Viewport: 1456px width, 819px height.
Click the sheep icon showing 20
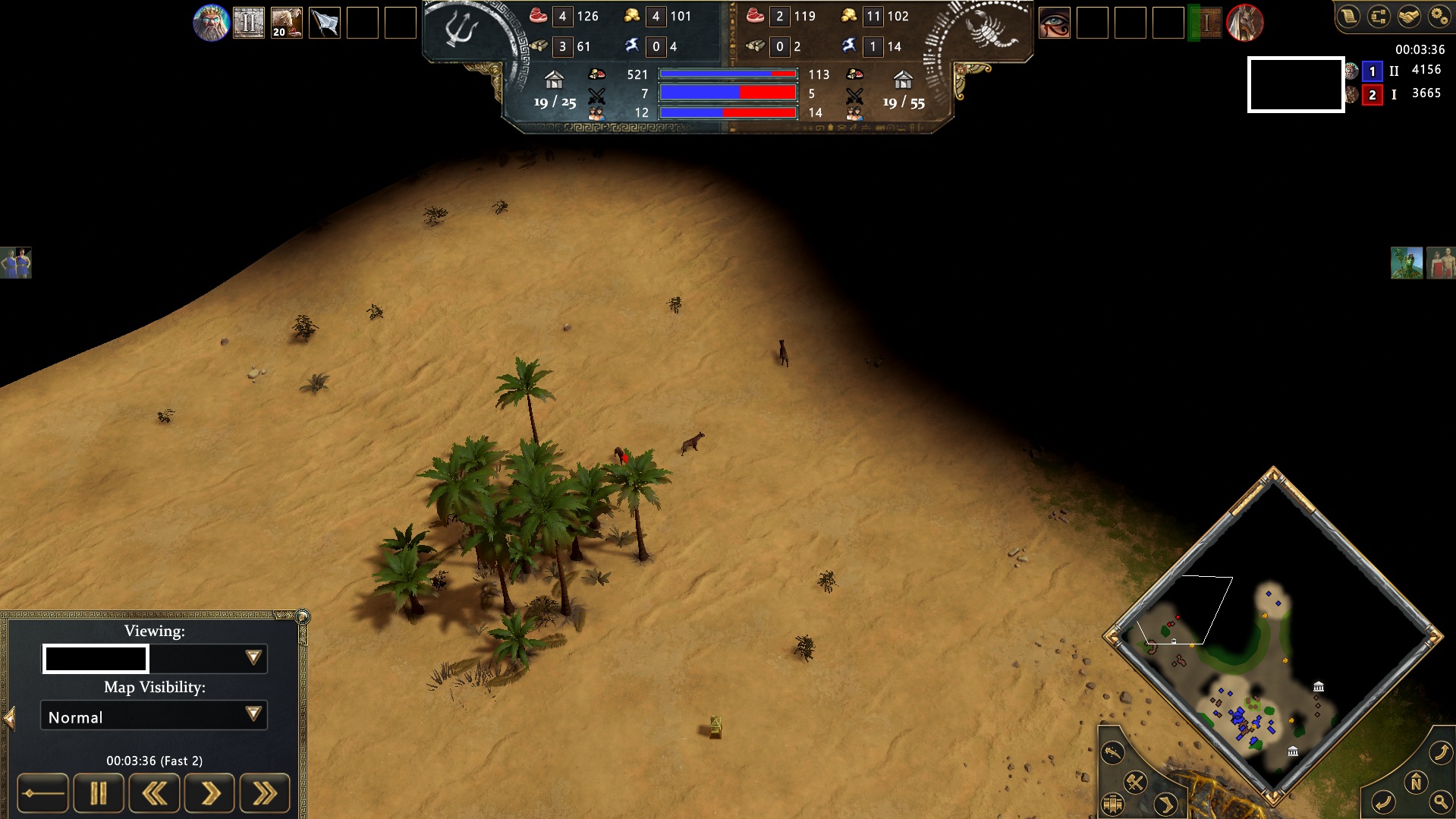point(285,22)
